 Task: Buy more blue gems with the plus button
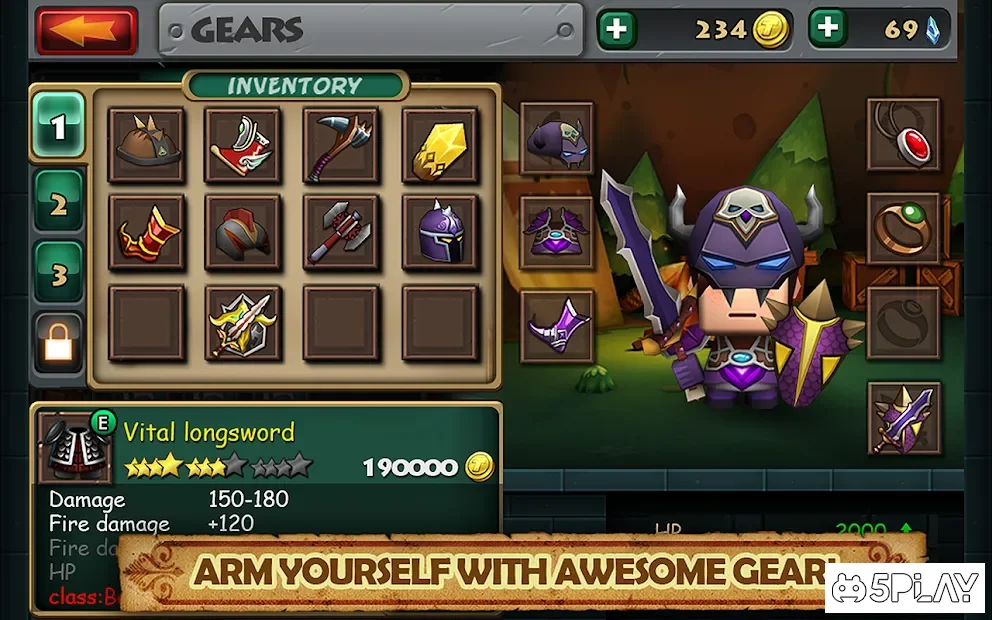click(828, 30)
